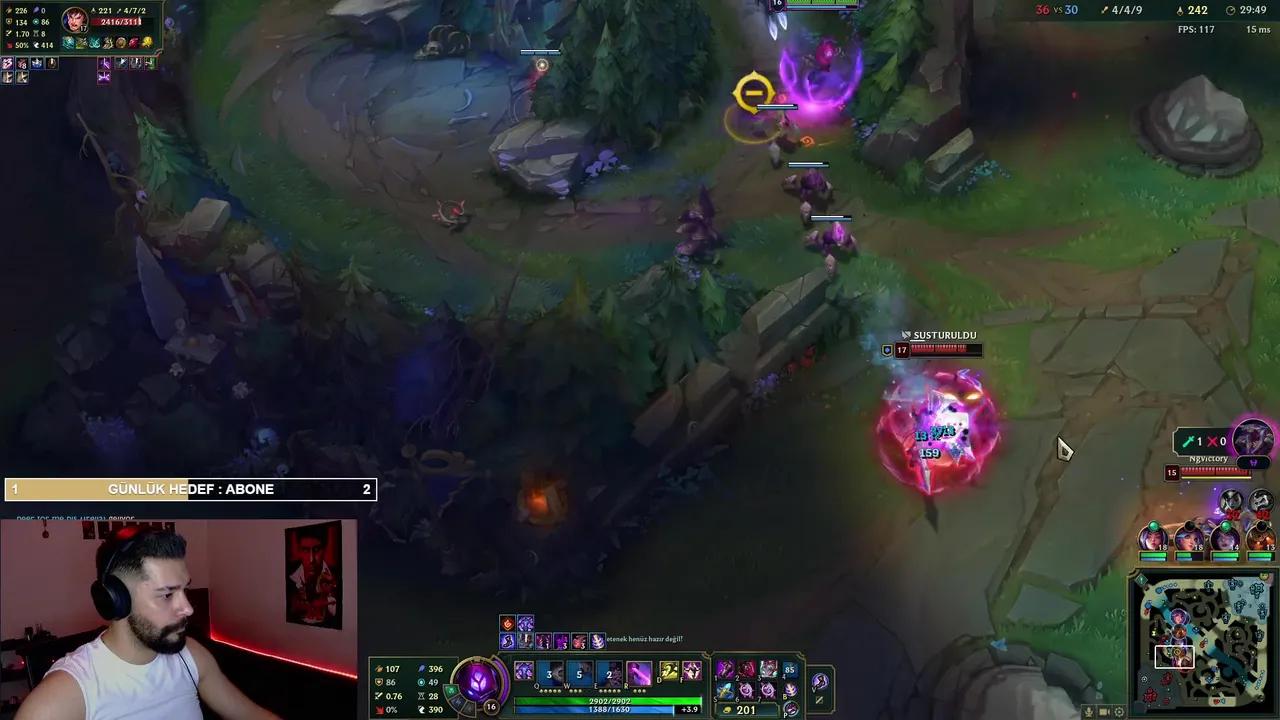Use the summoner spell in slot F
1280x720 pixels.
691,670
